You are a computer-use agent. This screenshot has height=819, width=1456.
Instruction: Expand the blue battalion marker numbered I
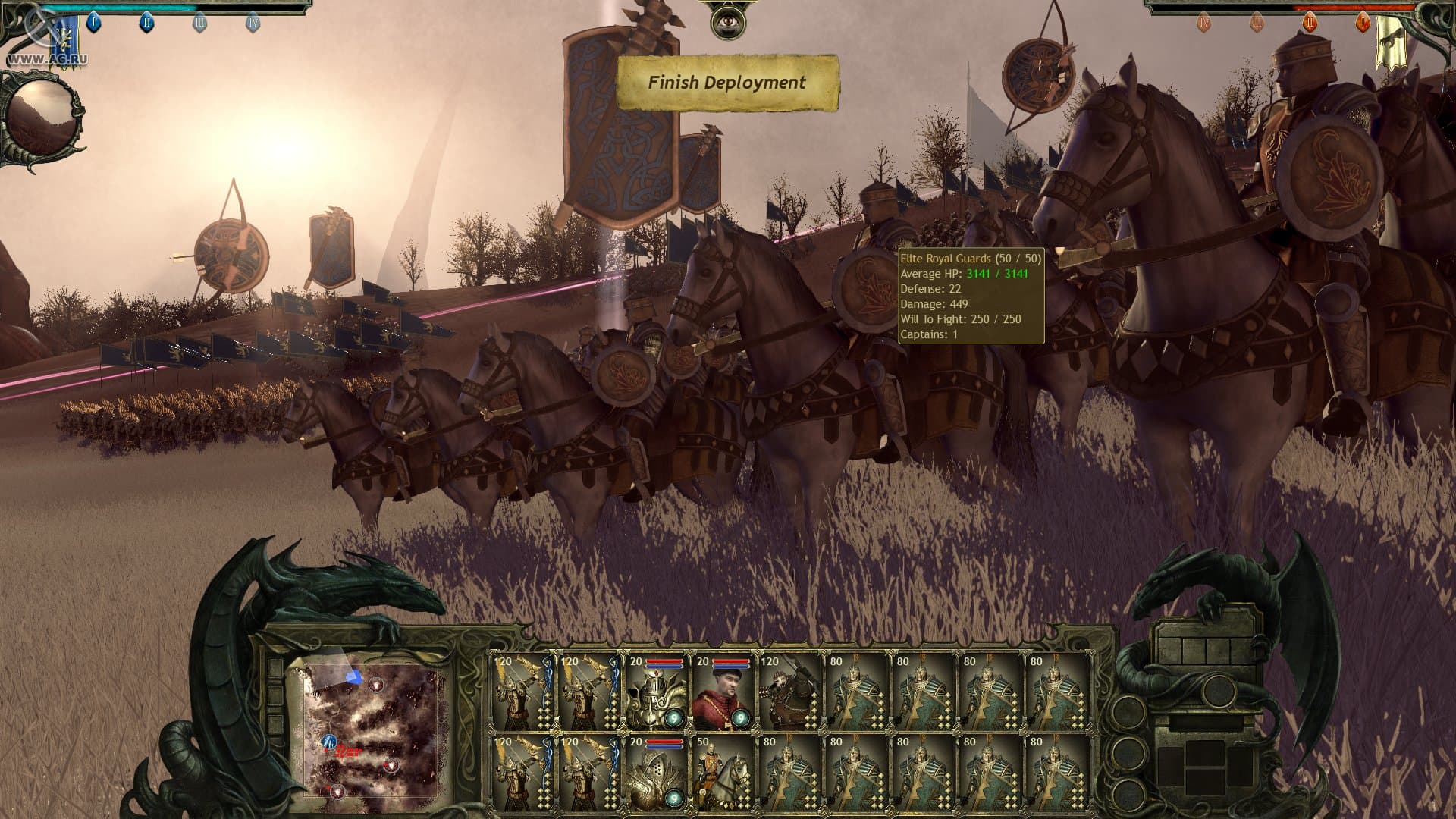pyautogui.click(x=94, y=23)
